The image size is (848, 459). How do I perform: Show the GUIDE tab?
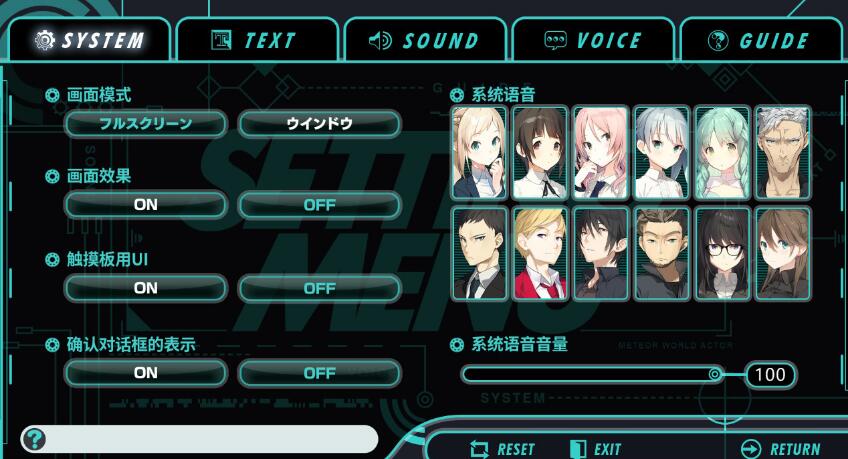coord(758,41)
